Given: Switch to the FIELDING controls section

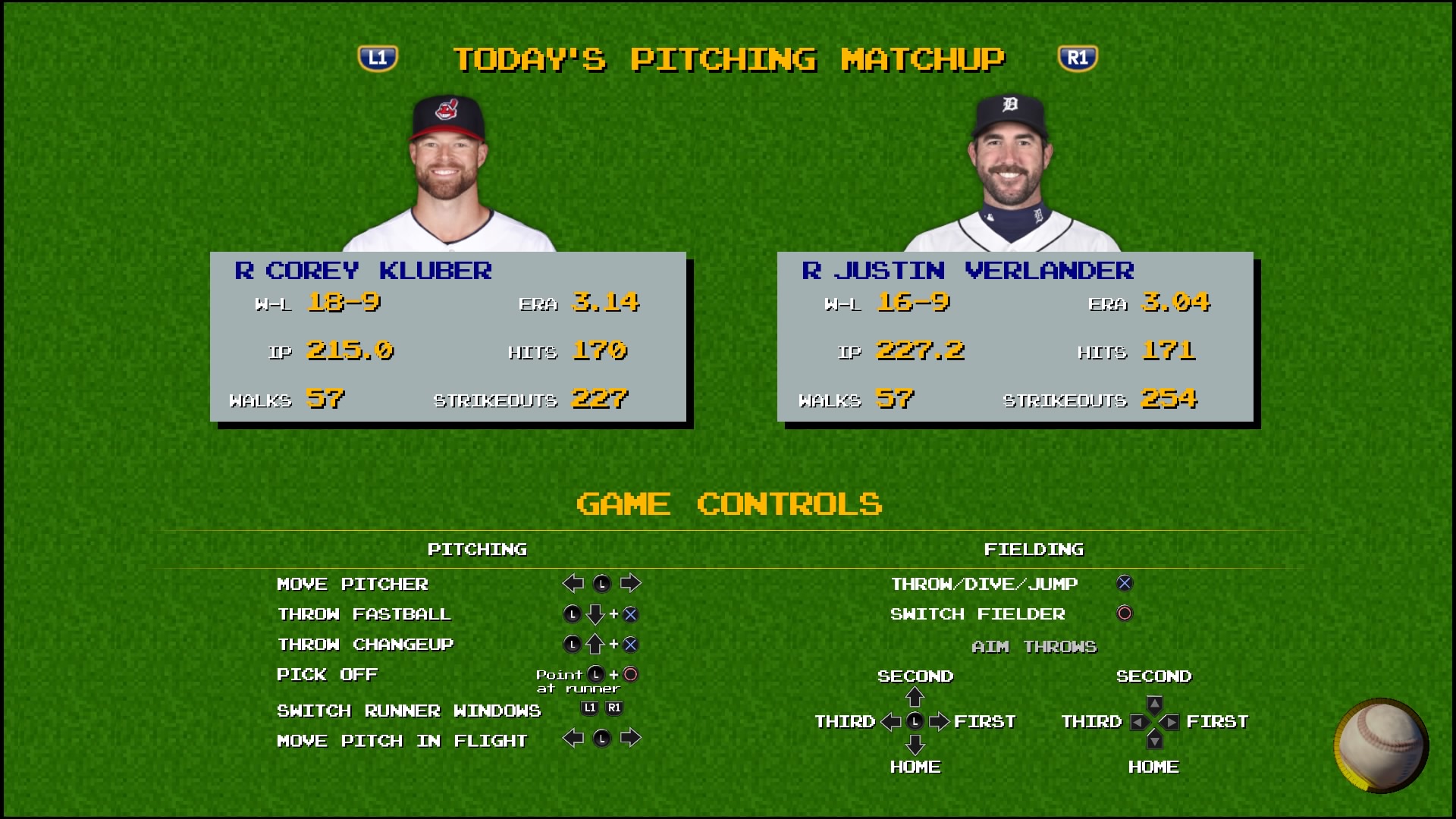Looking at the screenshot, I should pos(1034,549).
